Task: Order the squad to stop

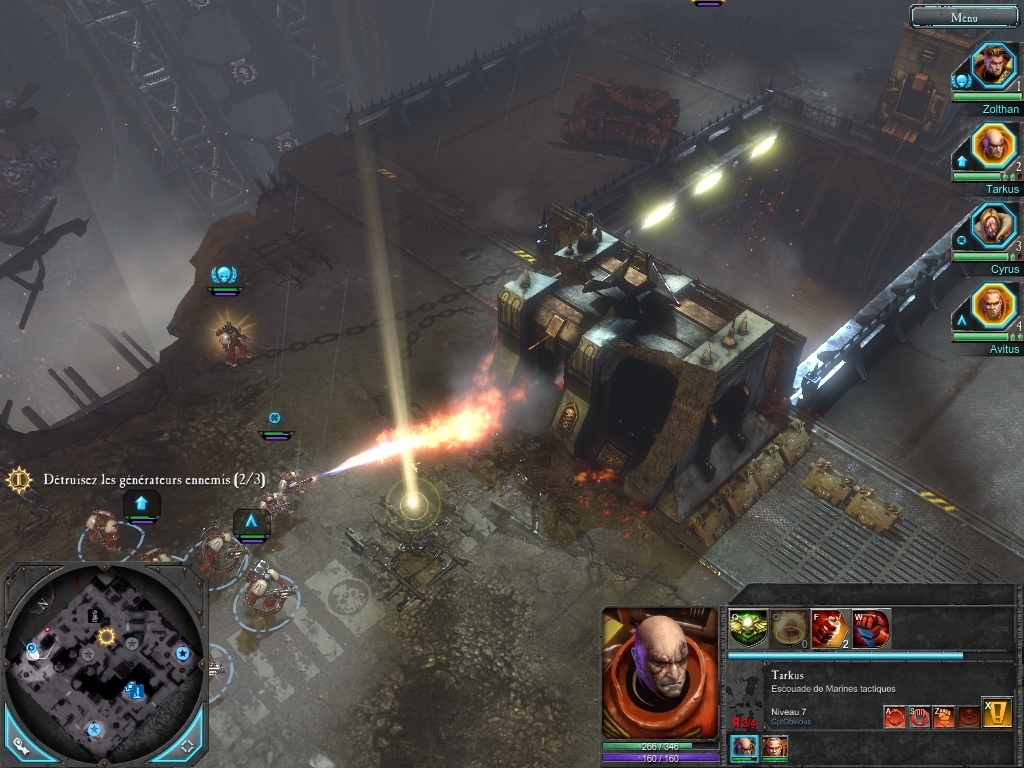Action: 919,716
